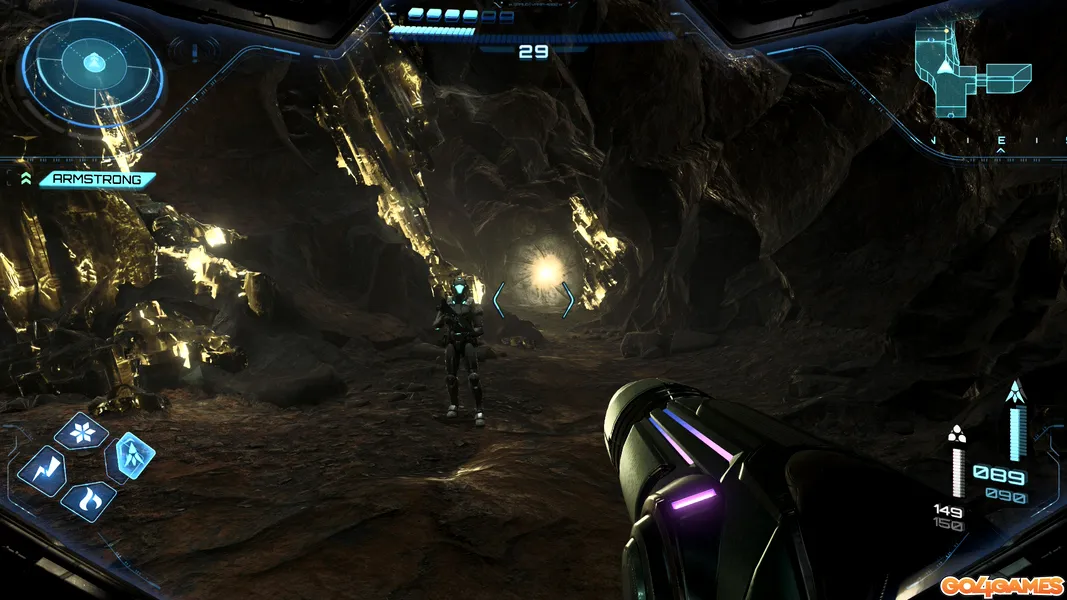This screenshot has height=600, width=1067.
Task: Activate the lightning bolt shot icon
Action: click(43, 469)
